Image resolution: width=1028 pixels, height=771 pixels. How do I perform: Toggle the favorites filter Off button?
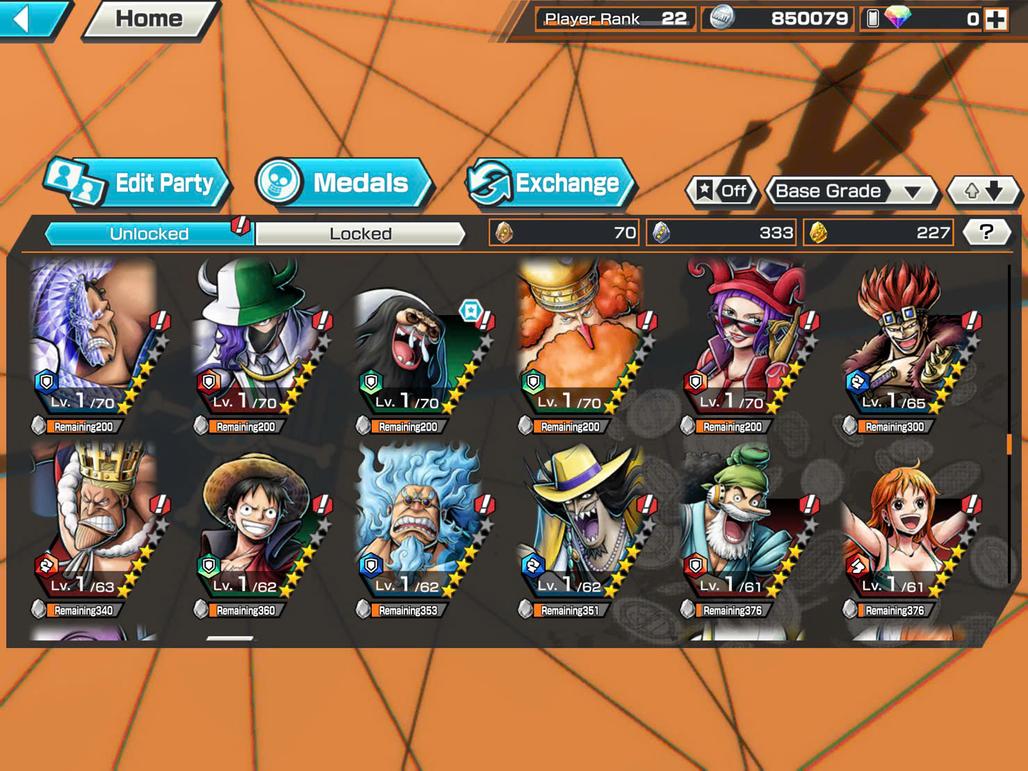[x=720, y=191]
